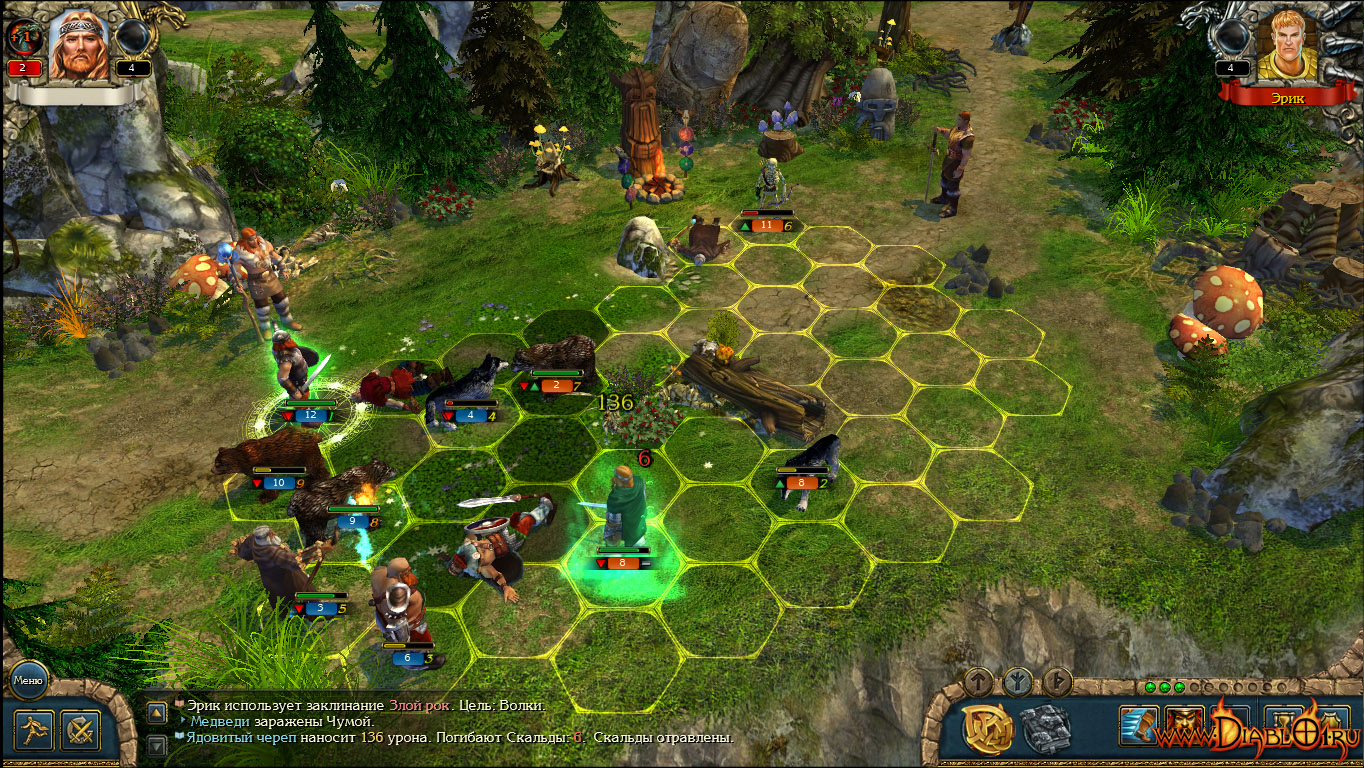Viewport: 1364px width, 768px height.
Task: Click the bearded viking hero portrait
Action: click(x=78, y=45)
